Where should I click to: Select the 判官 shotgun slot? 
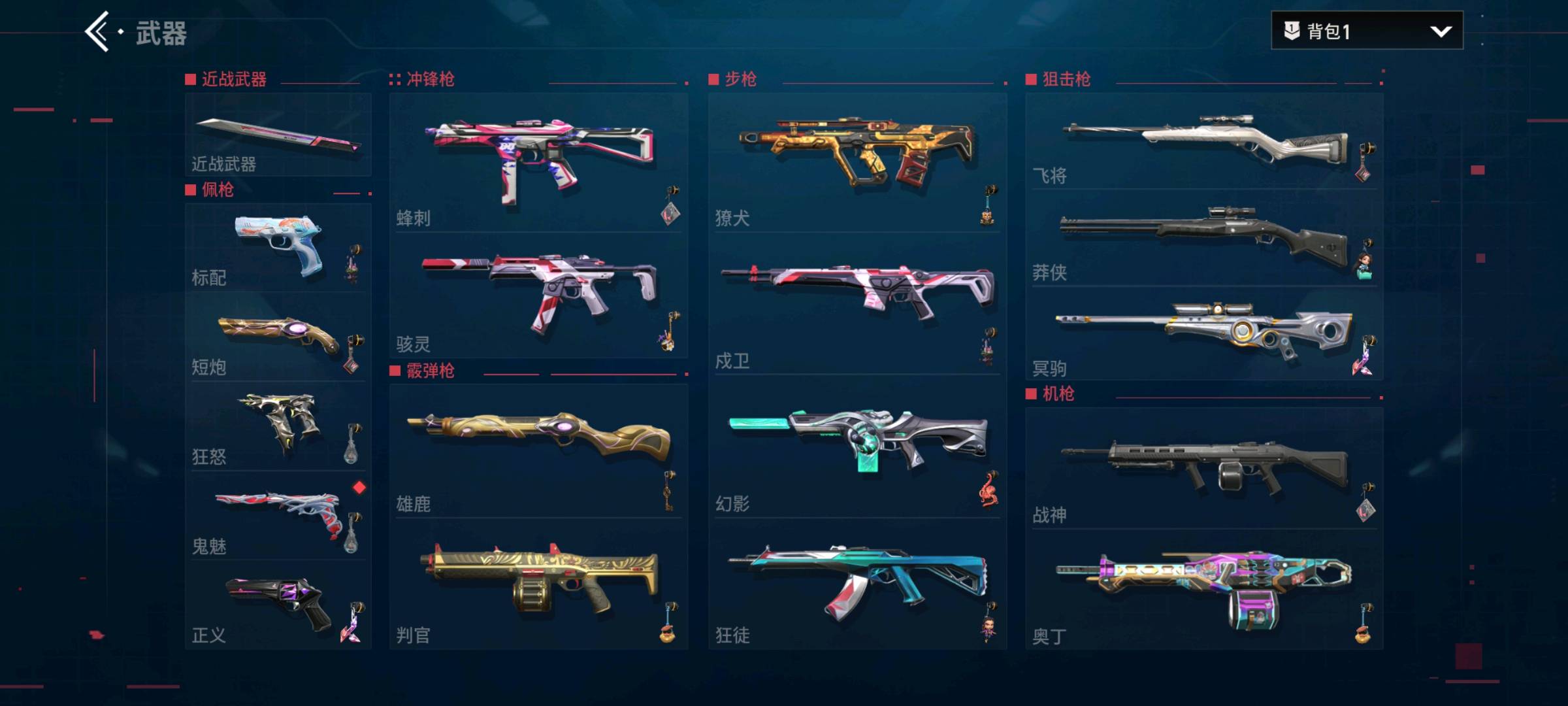[x=538, y=585]
